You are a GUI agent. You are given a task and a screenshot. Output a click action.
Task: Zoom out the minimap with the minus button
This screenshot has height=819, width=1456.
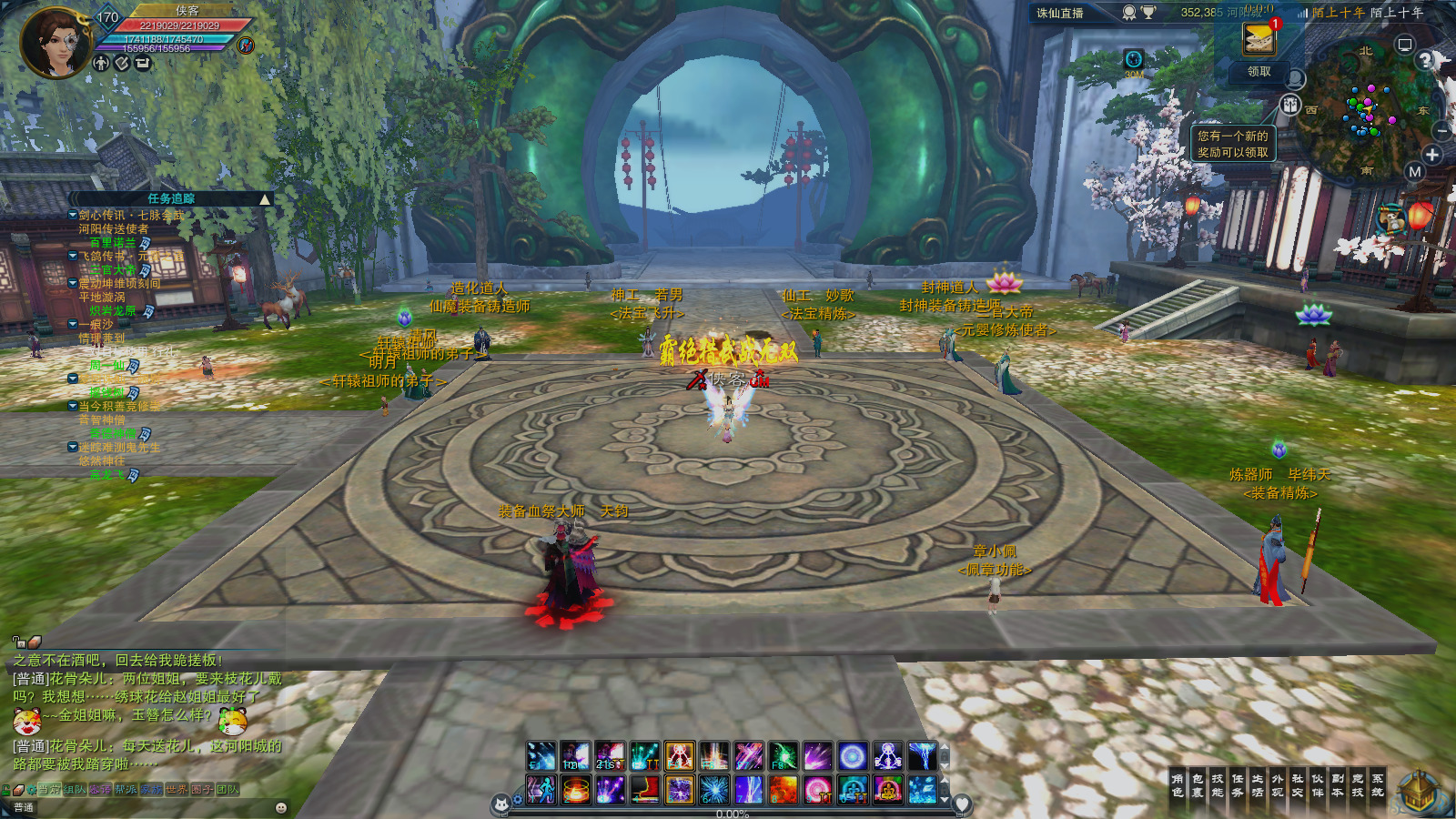click(x=1443, y=131)
